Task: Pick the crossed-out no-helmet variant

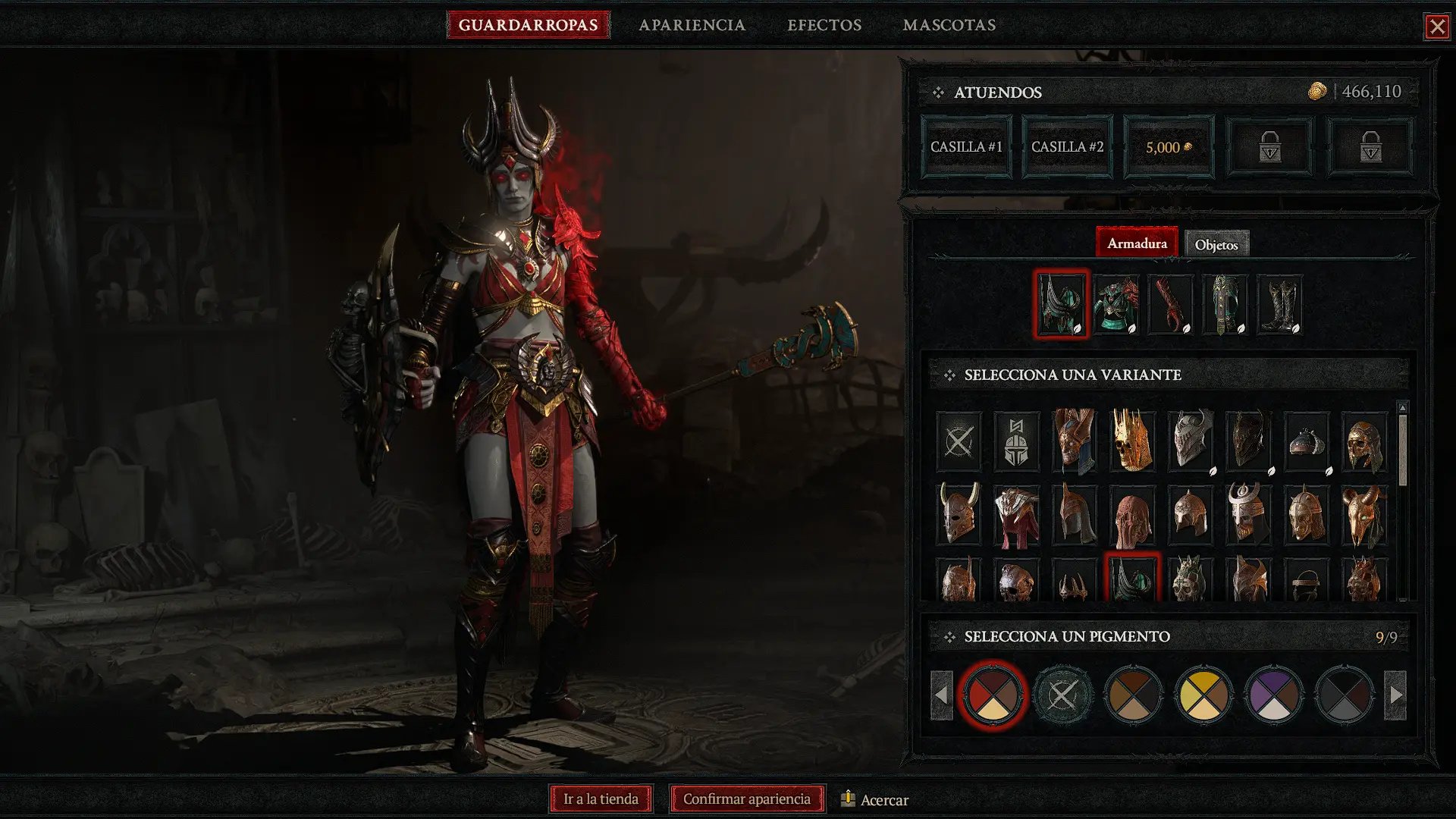Action: click(x=959, y=441)
